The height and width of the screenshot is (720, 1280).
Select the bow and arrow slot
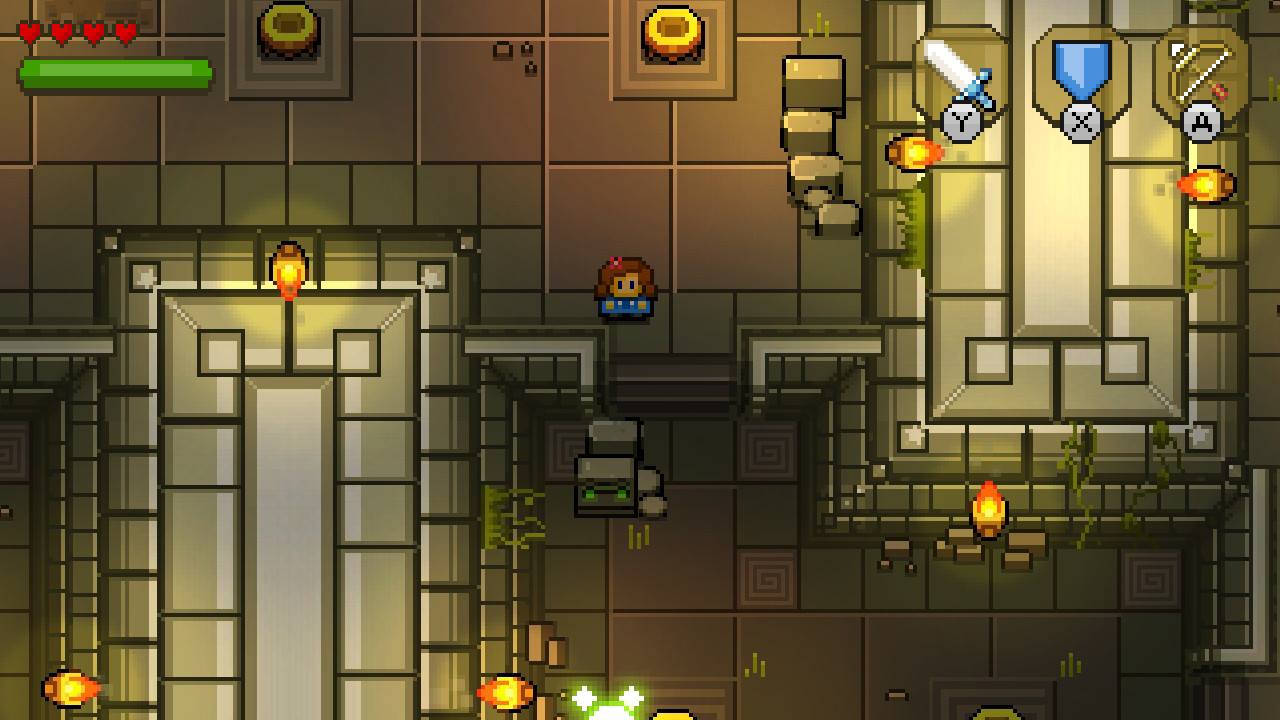point(1201,75)
